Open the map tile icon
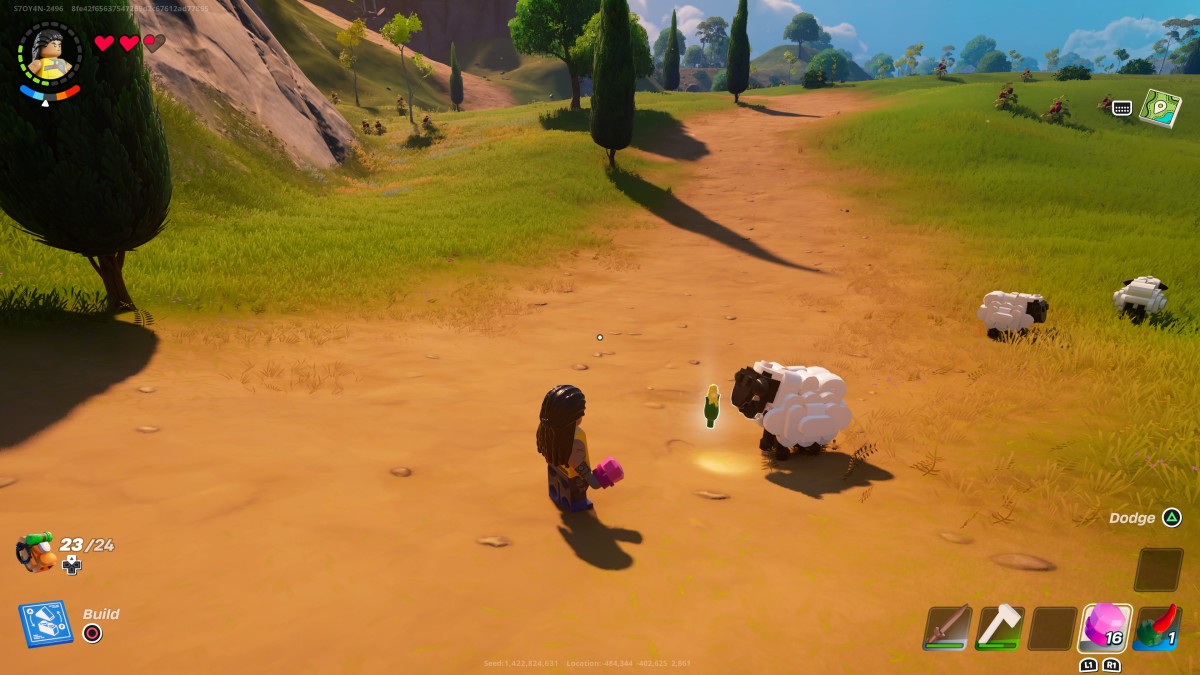The width and height of the screenshot is (1200, 675). 1160,107
